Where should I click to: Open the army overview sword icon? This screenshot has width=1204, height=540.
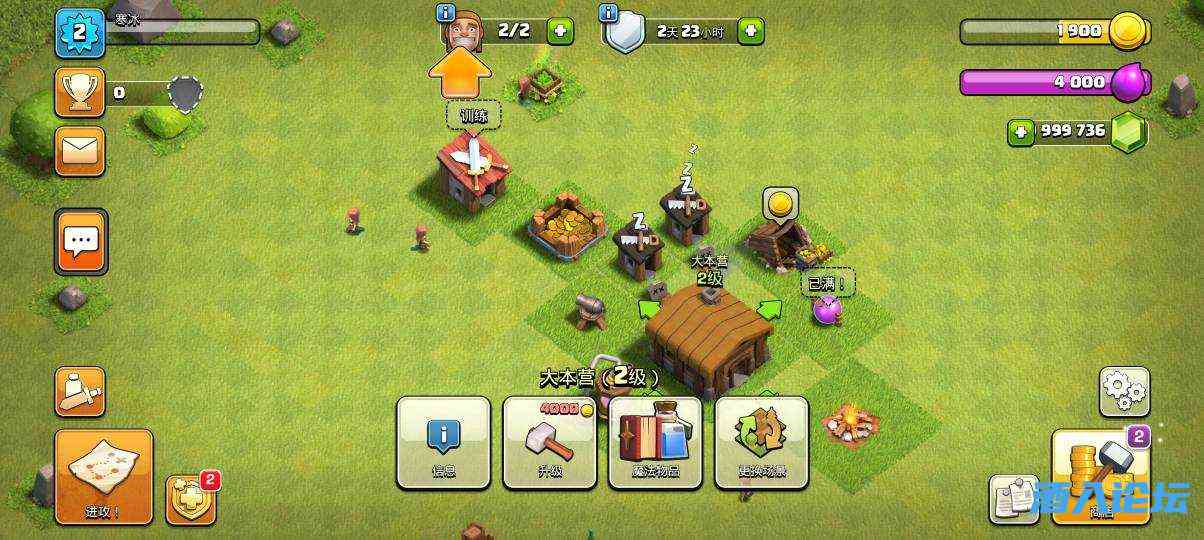(79, 391)
